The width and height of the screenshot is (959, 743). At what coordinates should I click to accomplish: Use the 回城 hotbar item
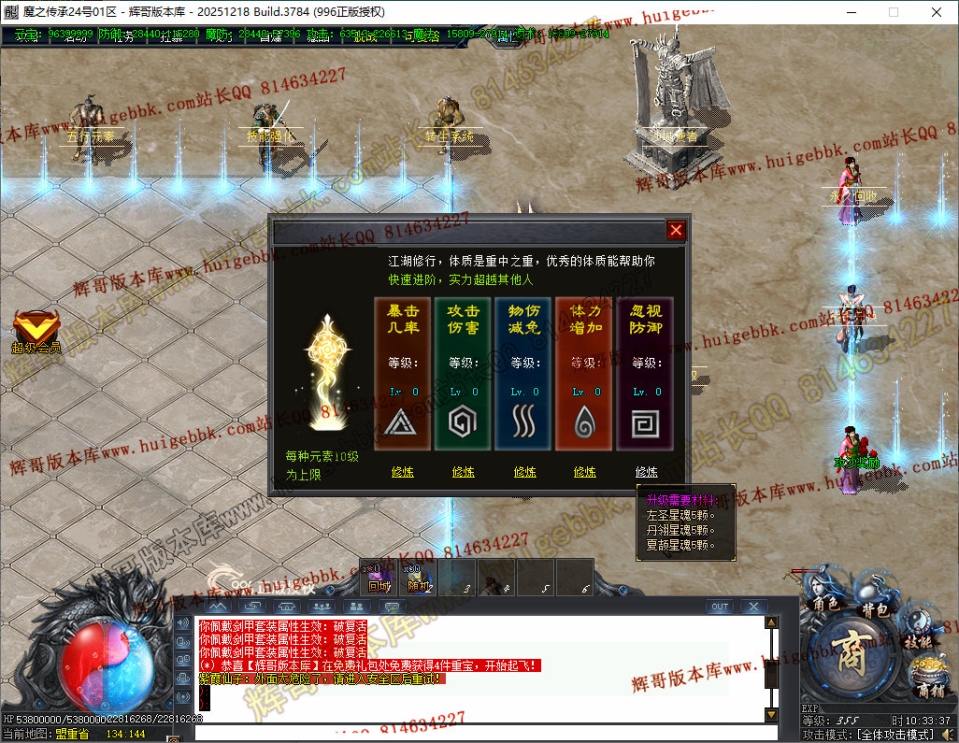(x=379, y=579)
